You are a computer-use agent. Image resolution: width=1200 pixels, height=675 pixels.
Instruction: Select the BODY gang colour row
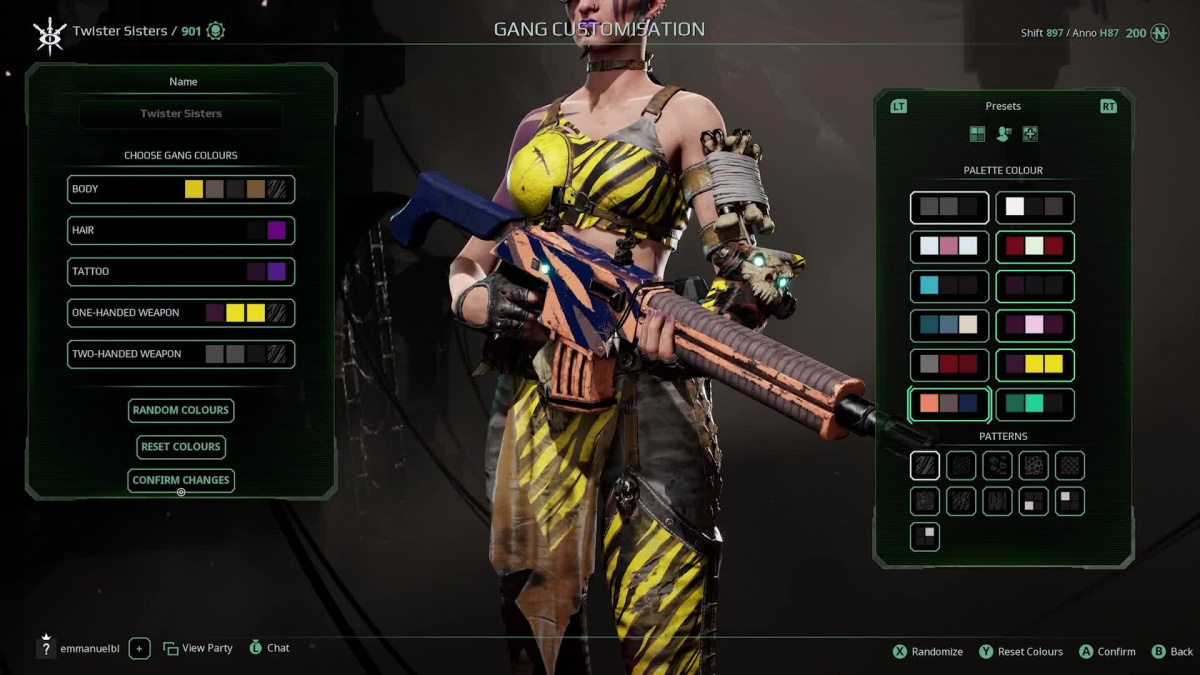pos(181,189)
